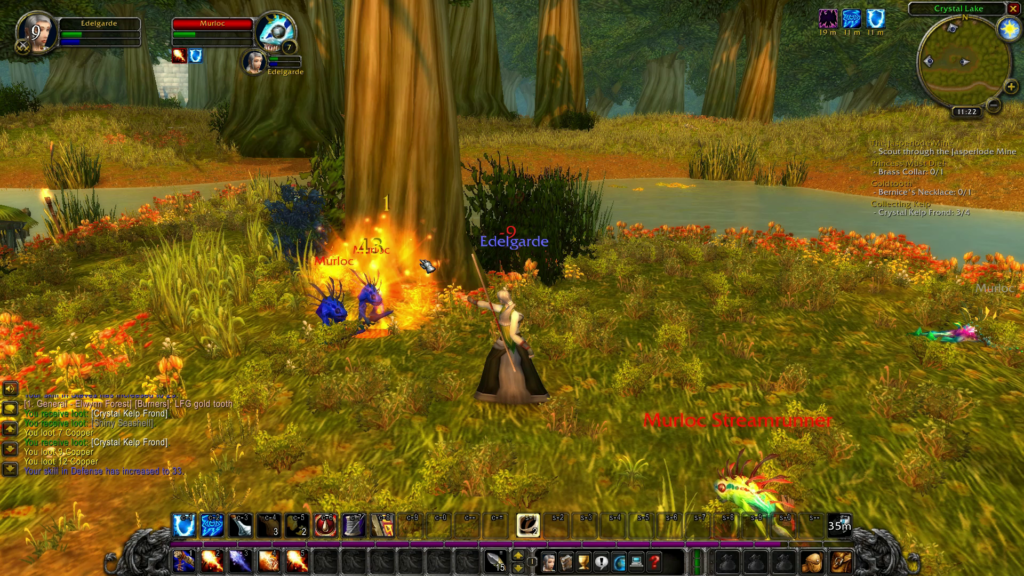Click the target-of-target Edelgarde portrait
The width and height of the screenshot is (1024, 576).
tap(254, 61)
